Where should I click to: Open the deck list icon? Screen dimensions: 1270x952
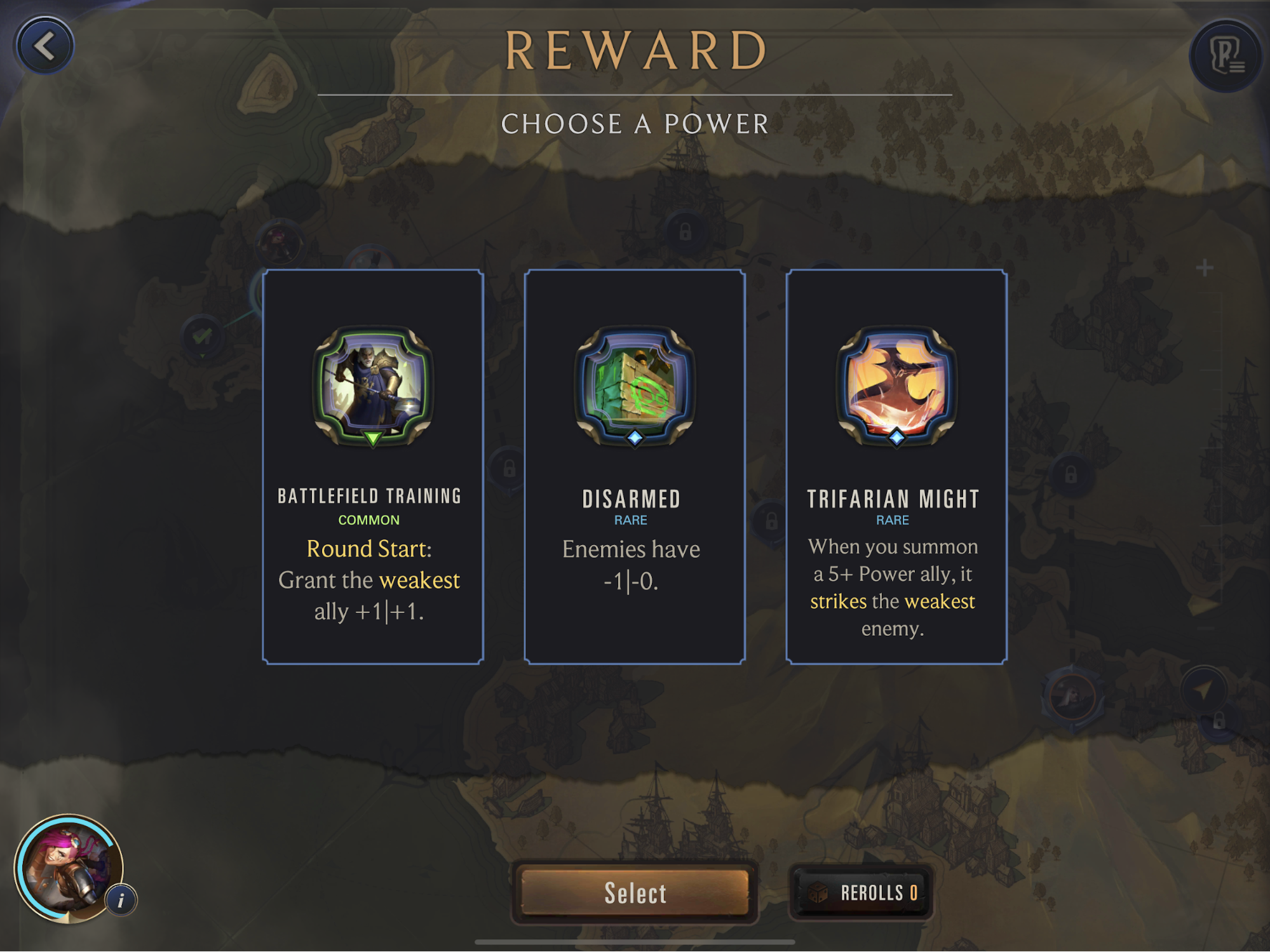(1226, 55)
